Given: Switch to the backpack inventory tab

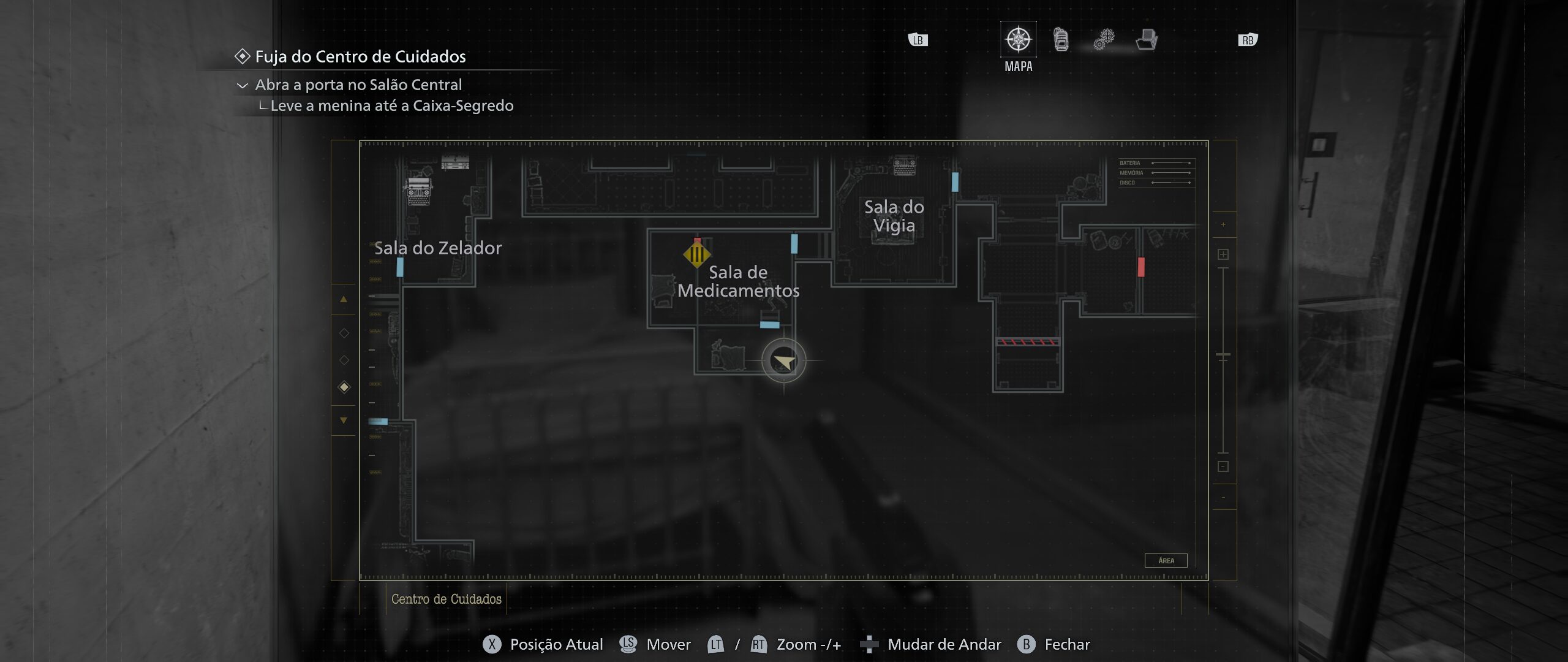Looking at the screenshot, I should (1061, 40).
